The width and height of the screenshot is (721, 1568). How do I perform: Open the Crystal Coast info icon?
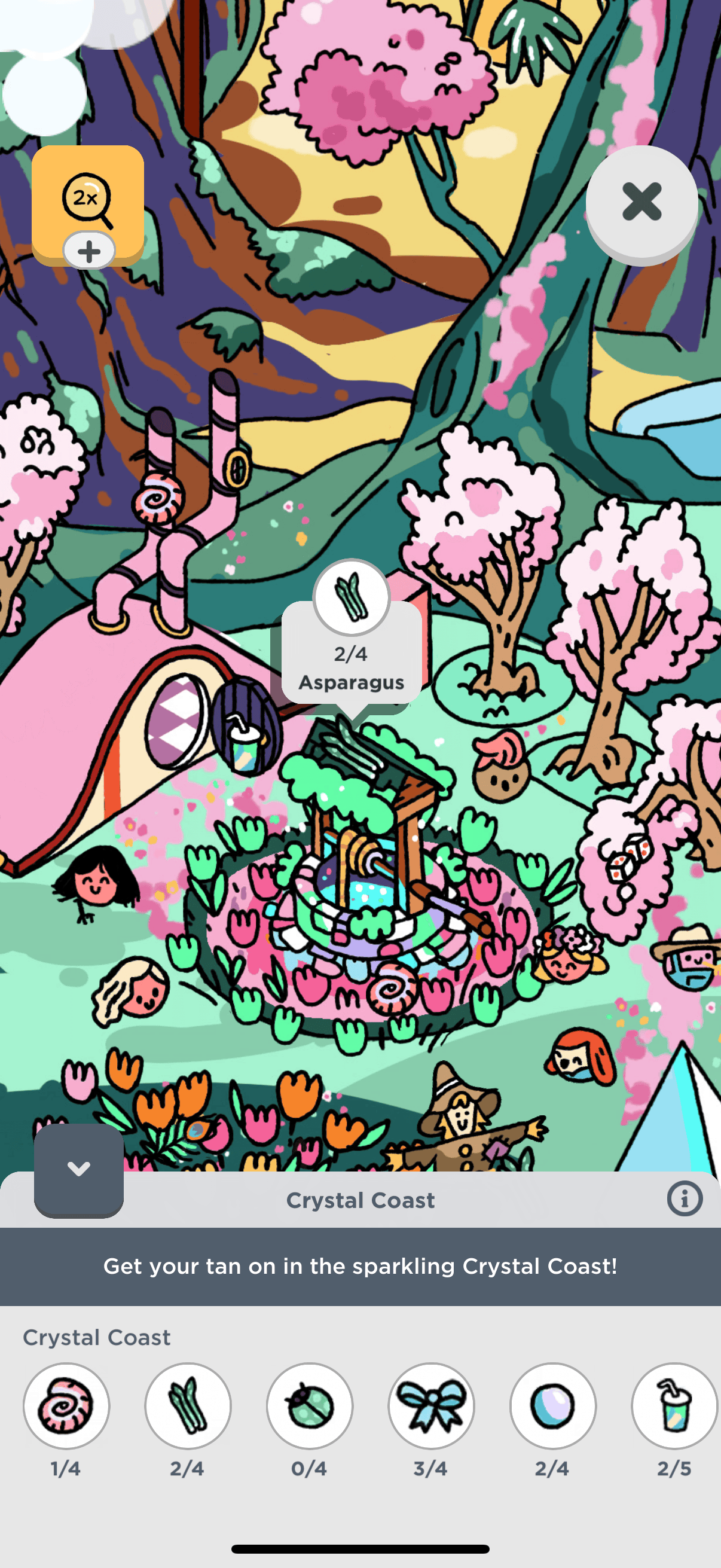tap(685, 1200)
